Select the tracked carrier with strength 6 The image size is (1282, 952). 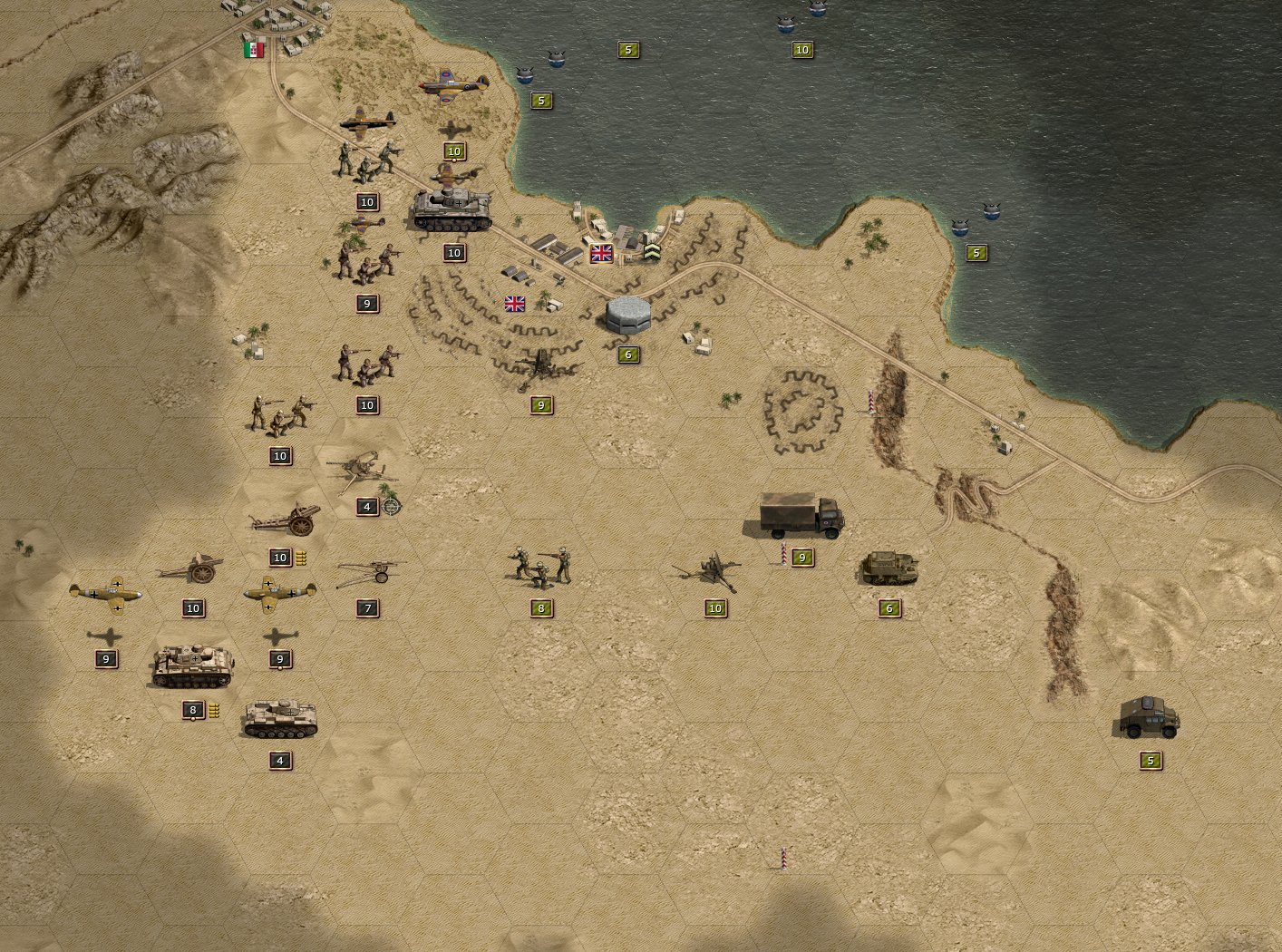pyautogui.click(x=889, y=568)
